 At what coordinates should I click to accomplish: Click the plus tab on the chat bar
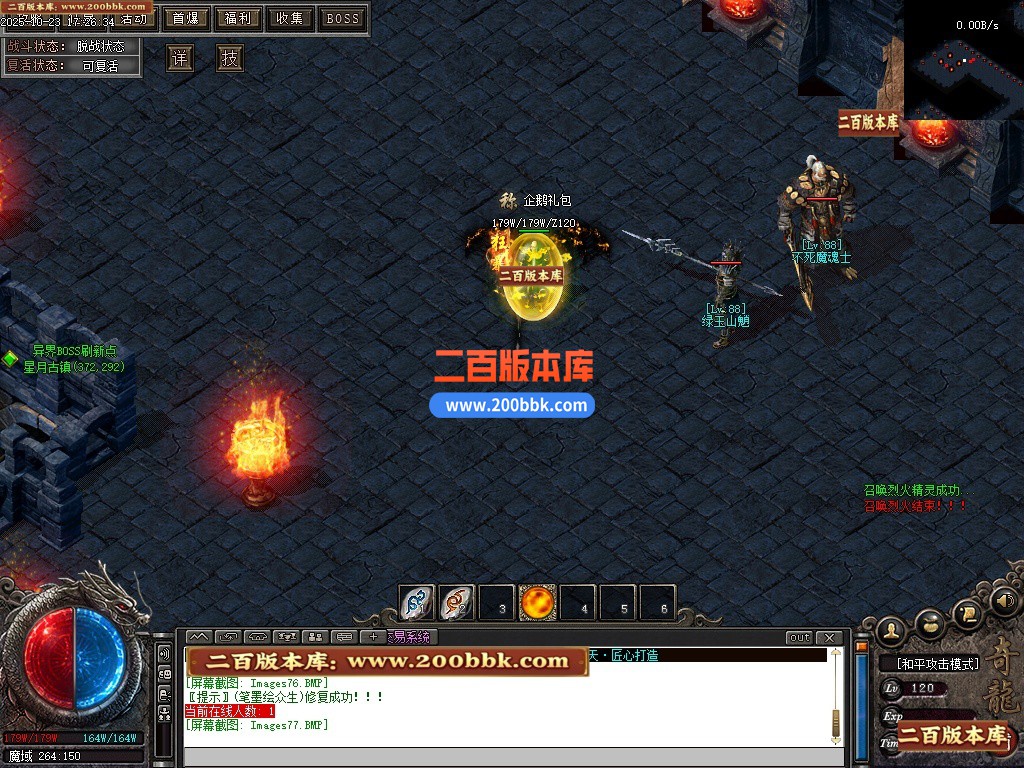click(x=374, y=637)
